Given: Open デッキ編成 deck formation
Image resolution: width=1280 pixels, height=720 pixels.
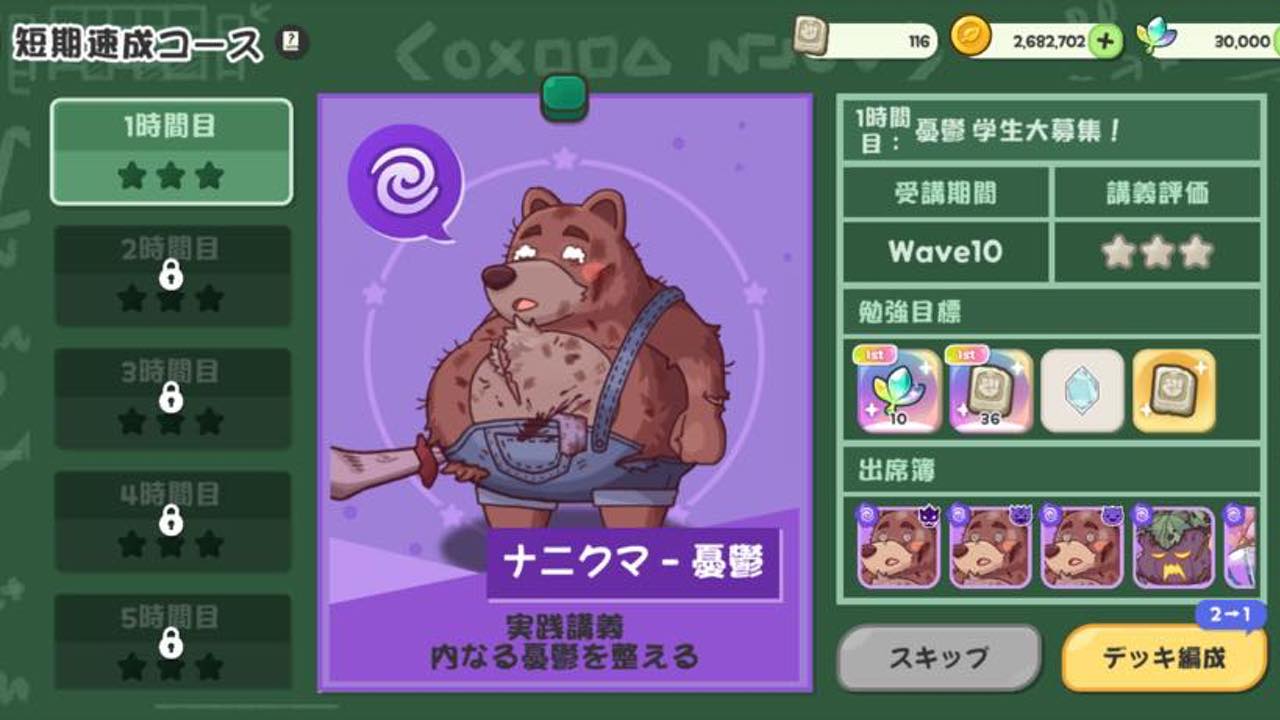Looking at the screenshot, I should (1163, 658).
